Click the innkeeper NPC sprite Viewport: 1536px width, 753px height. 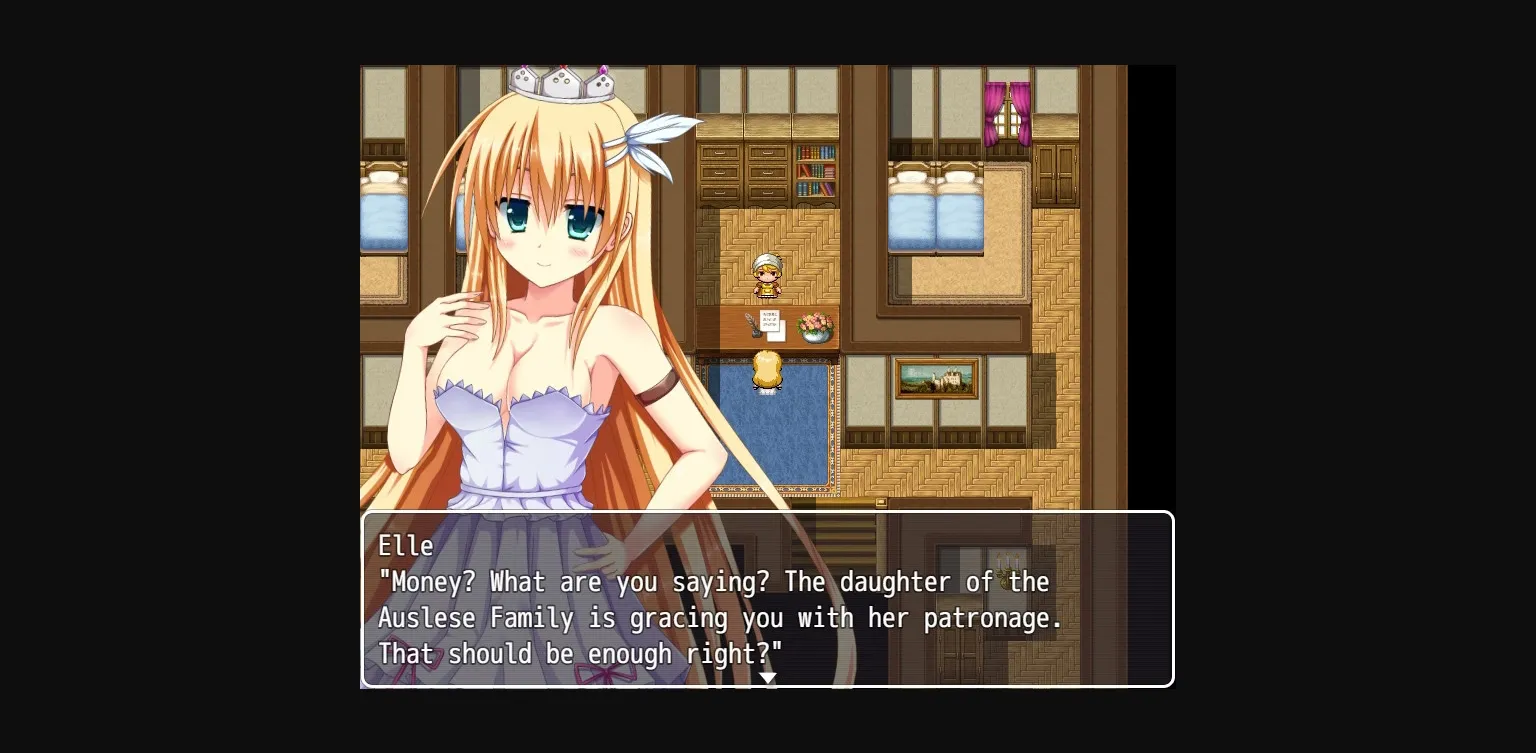(766, 275)
